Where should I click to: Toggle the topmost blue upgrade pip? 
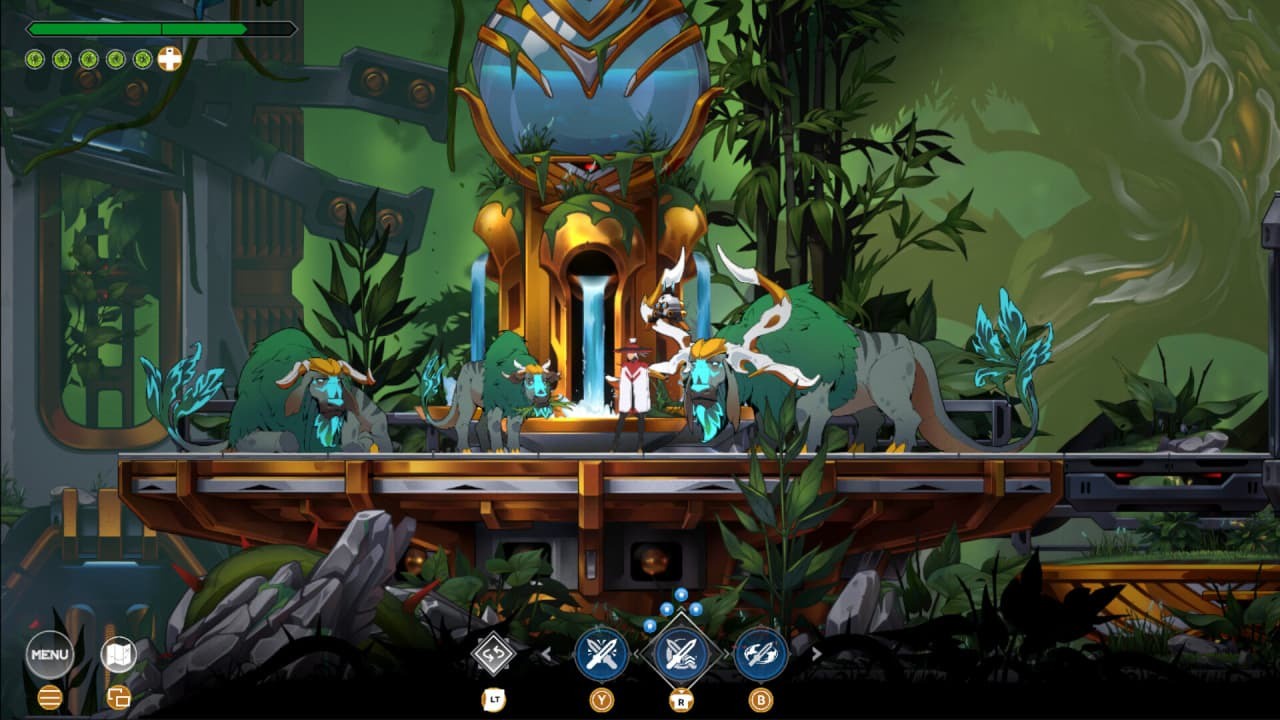pyautogui.click(x=681, y=595)
